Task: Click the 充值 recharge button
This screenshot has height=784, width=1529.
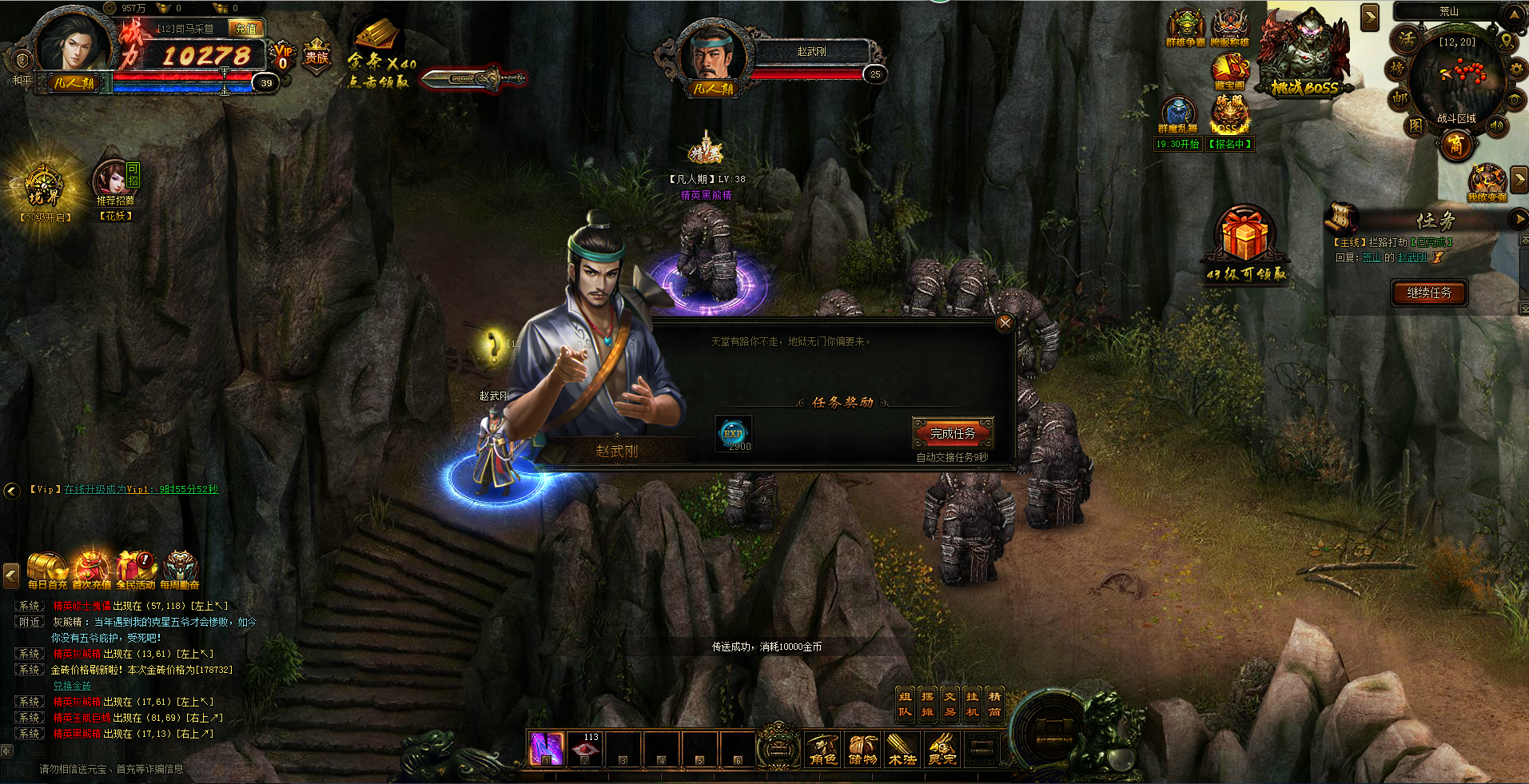Action: tap(246, 29)
